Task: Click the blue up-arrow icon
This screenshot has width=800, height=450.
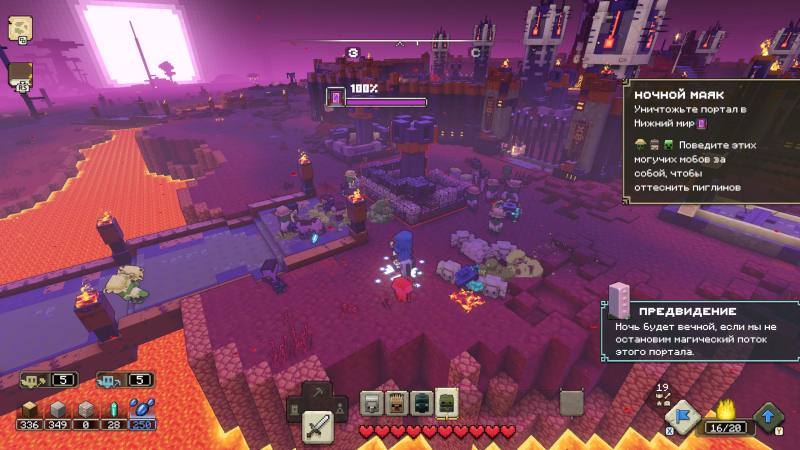Action: point(768,415)
